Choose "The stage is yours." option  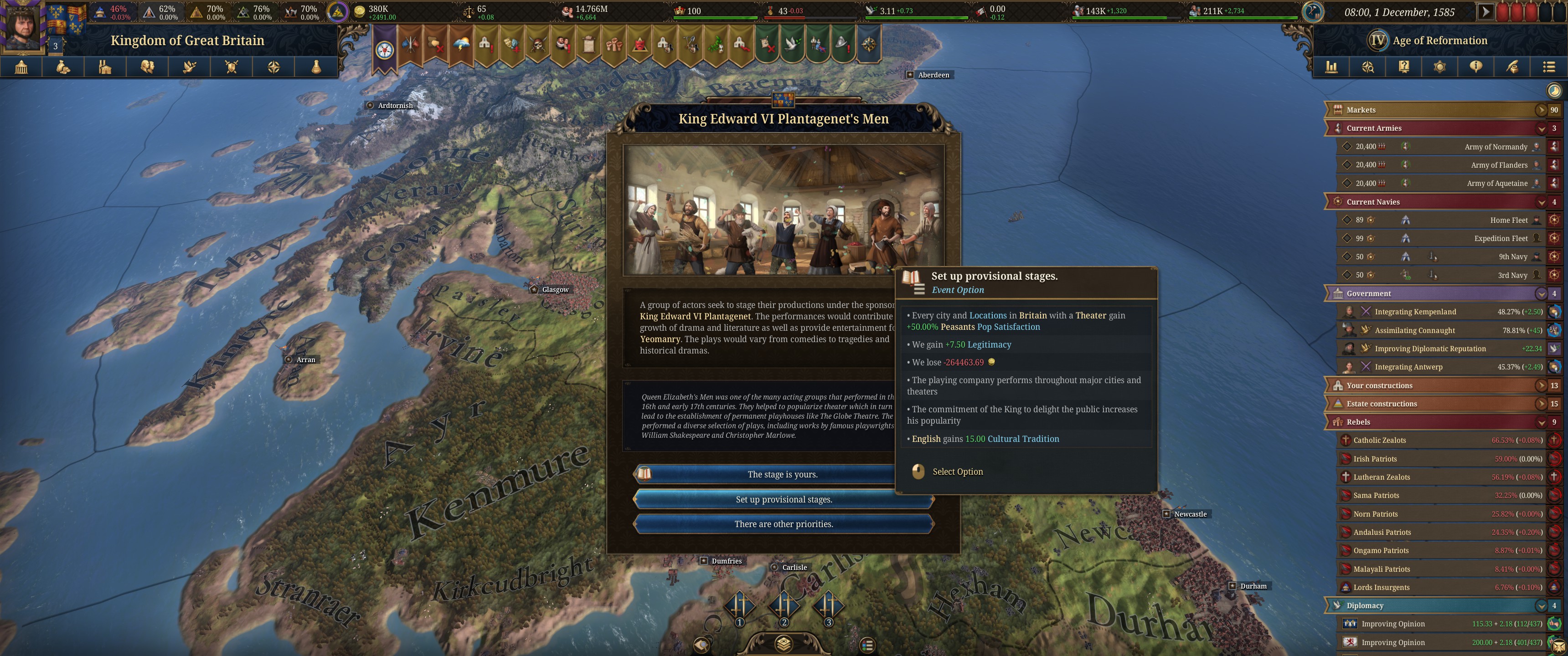(782, 475)
